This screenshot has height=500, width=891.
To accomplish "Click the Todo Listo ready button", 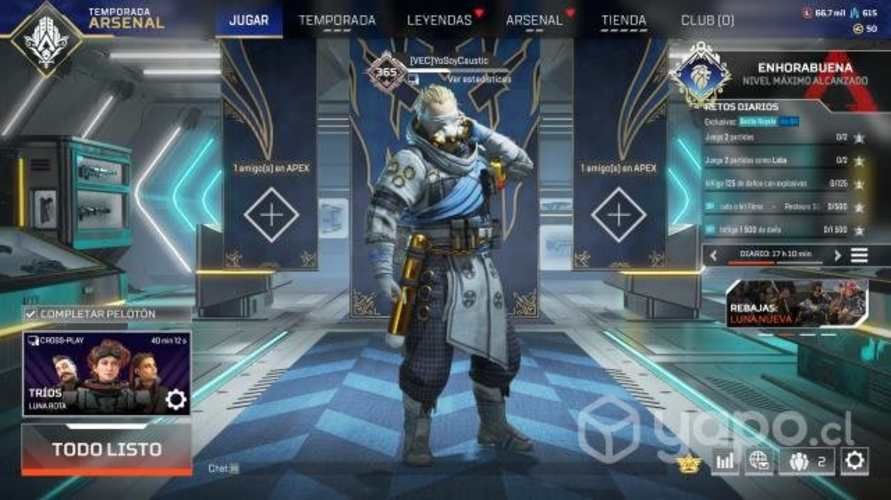I will coord(106,449).
